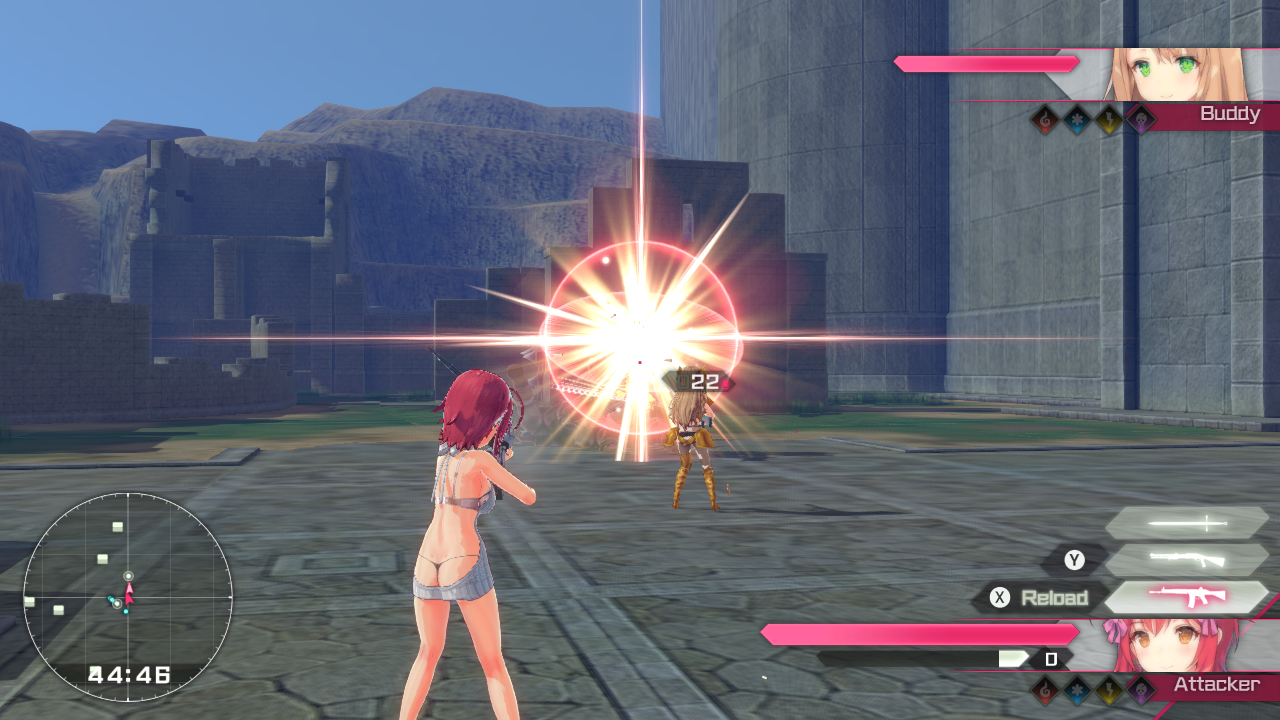Select the Buddy's purple skull status icon

[x=1141, y=120]
